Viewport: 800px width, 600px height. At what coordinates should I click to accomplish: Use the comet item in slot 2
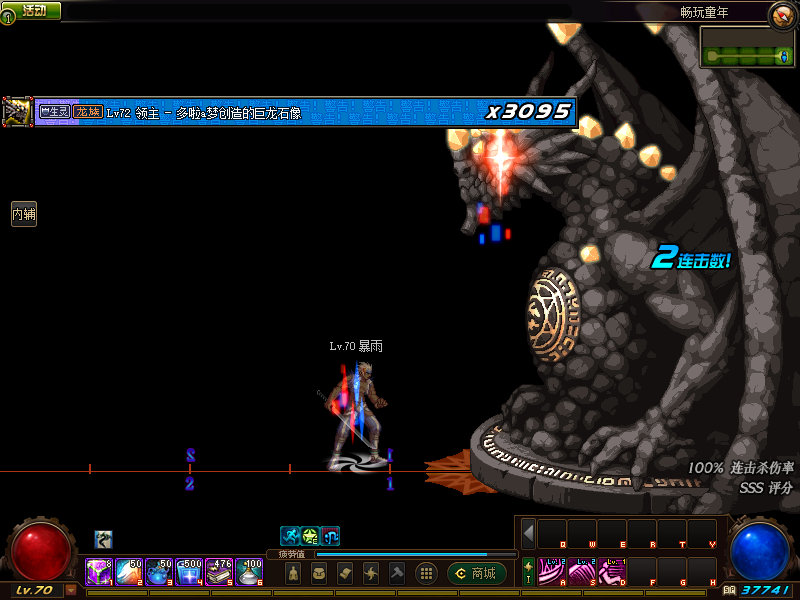[x=128, y=571]
